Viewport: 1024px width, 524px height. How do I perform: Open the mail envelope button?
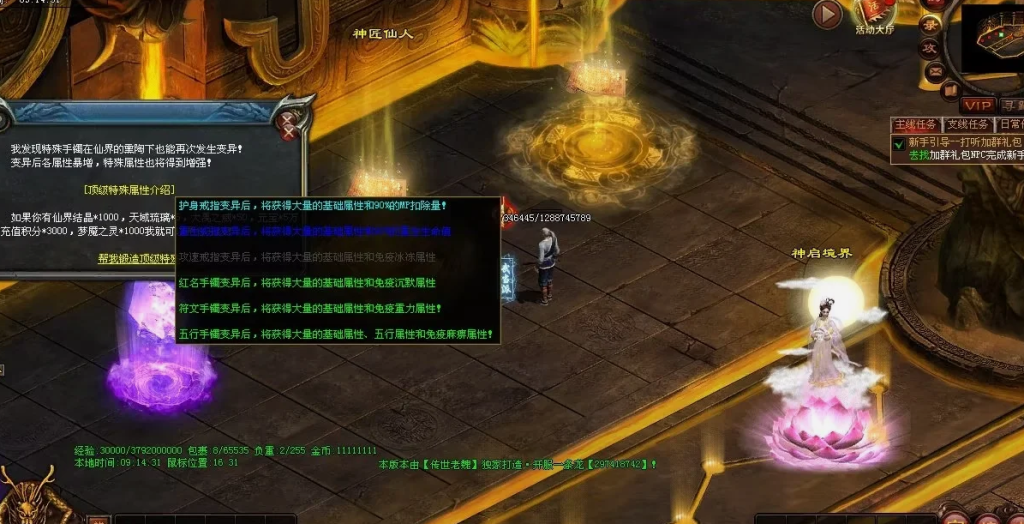[934, 71]
